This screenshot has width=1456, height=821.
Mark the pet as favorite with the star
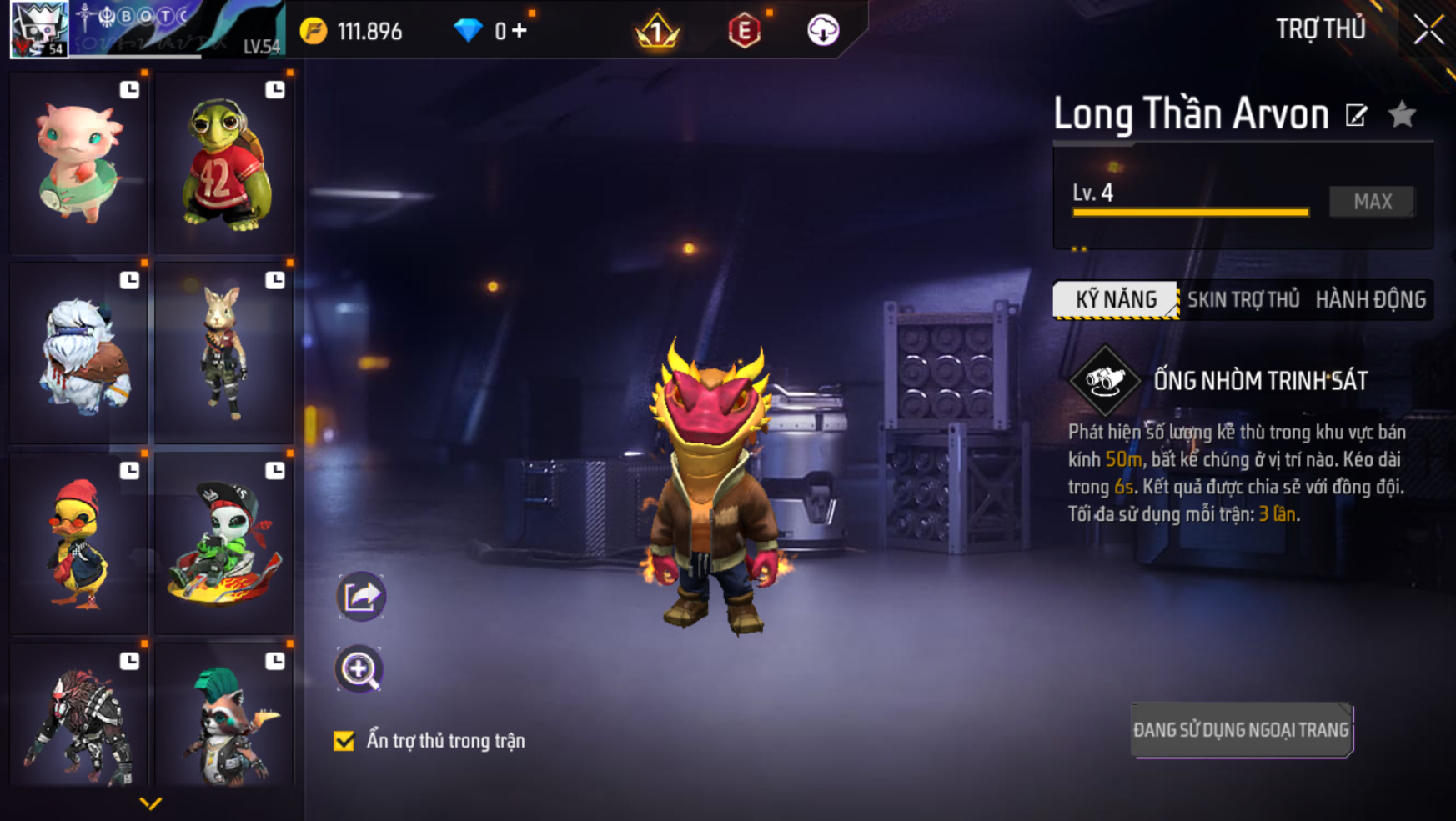pyautogui.click(x=1403, y=114)
